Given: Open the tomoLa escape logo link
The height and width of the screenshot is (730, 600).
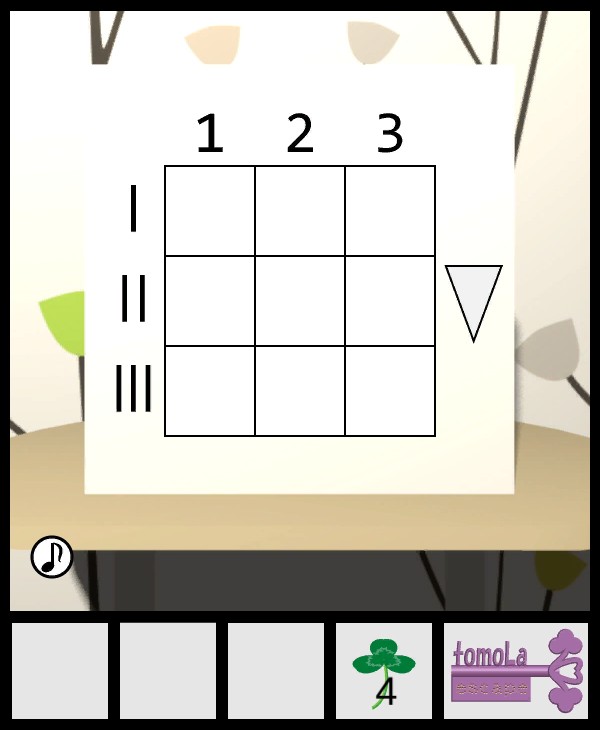Looking at the screenshot, I should click(516, 671).
